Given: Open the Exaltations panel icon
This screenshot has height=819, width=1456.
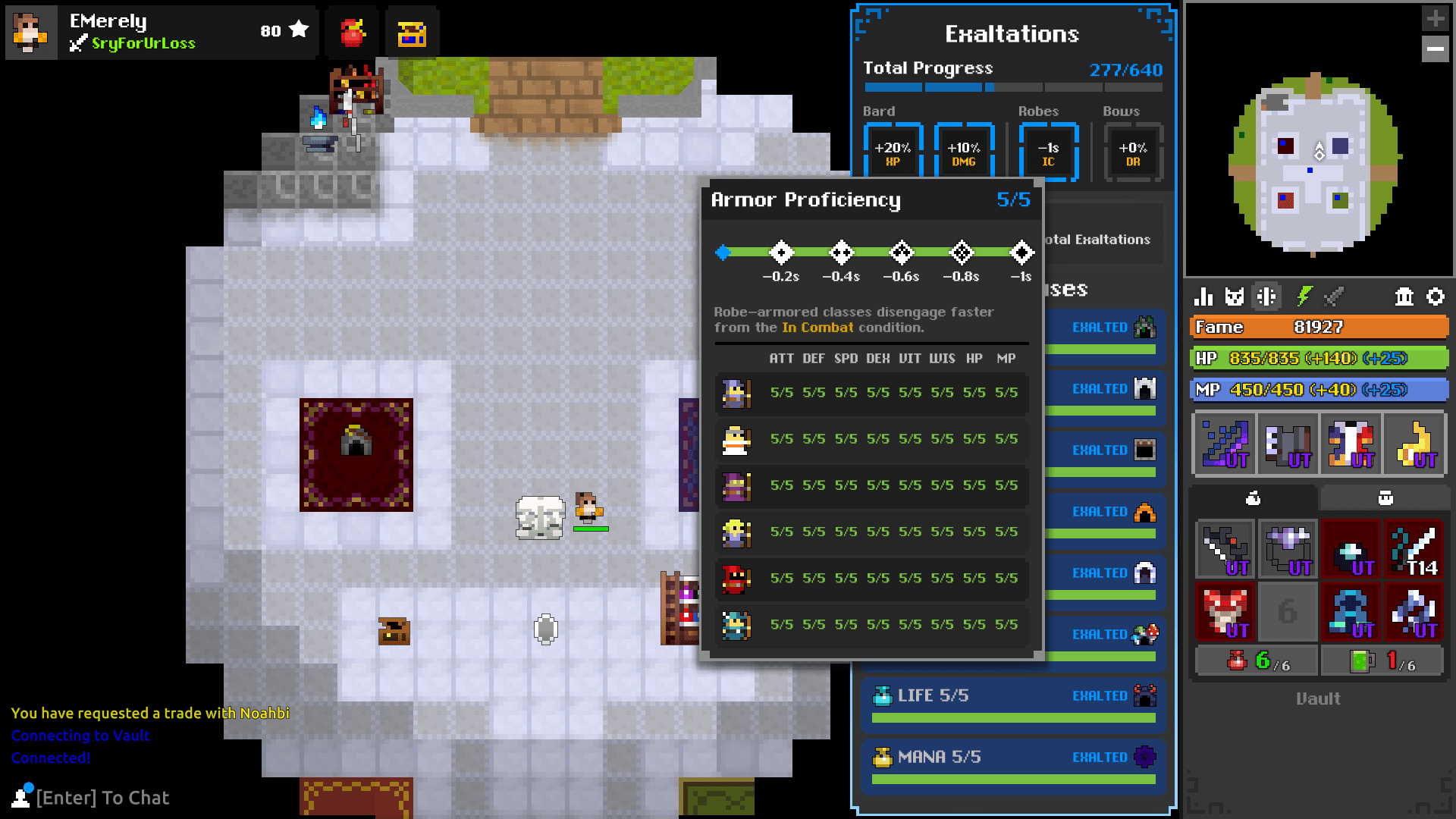Looking at the screenshot, I should pyautogui.click(x=1267, y=297).
